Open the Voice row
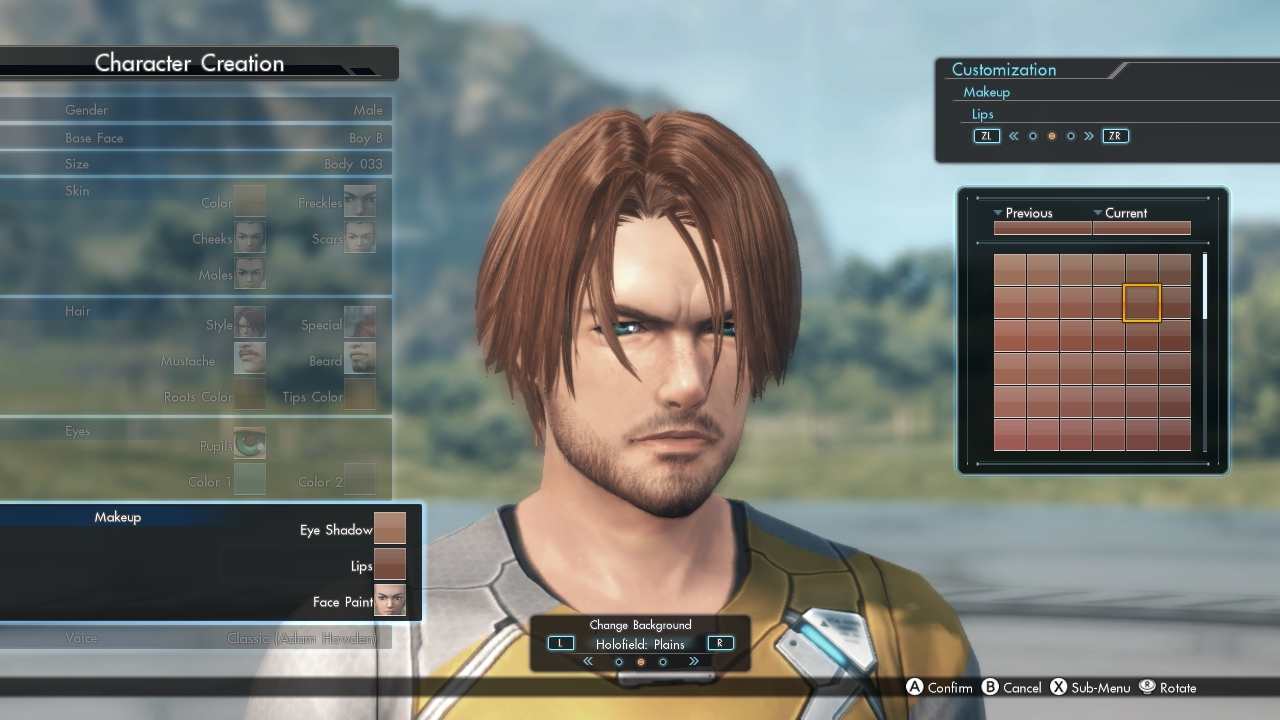 (x=195, y=638)
